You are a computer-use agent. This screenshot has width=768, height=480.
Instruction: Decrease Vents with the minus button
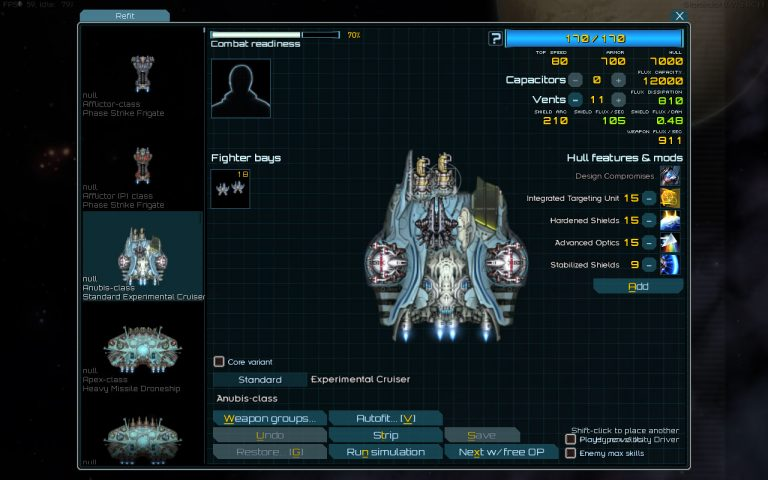coord(575,99)
